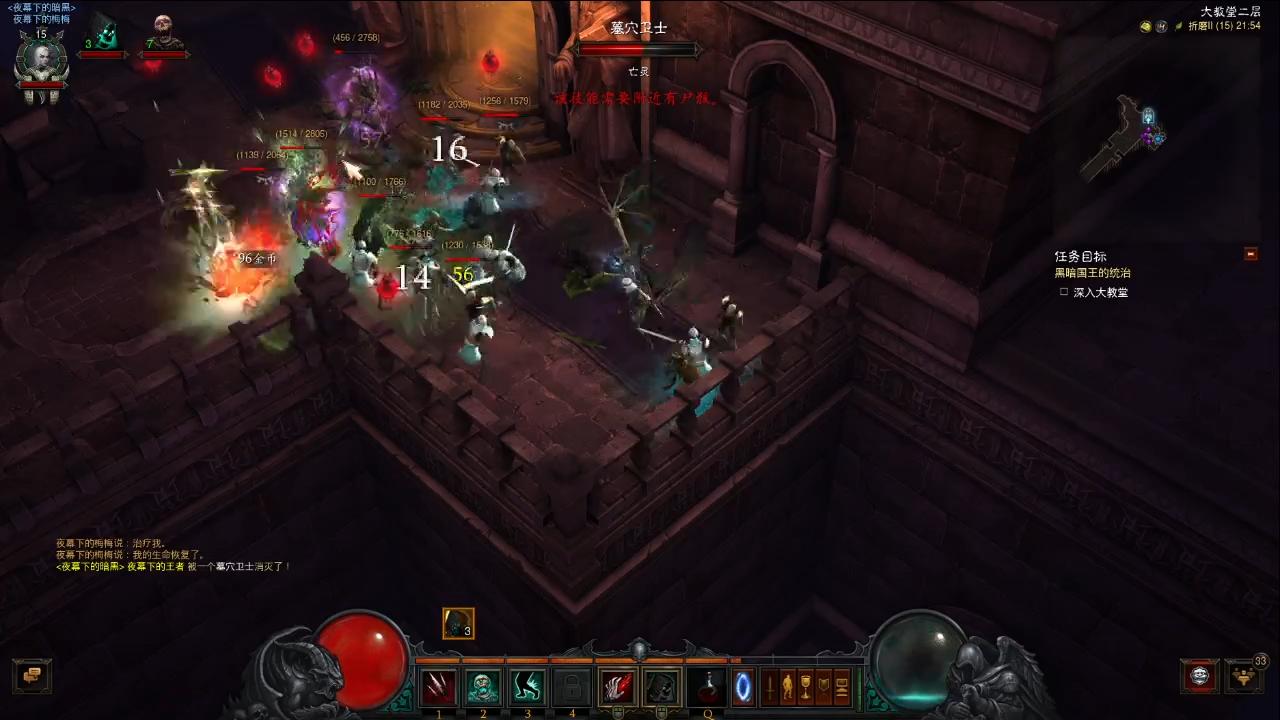1280x720 pixels.
Task: Open the blue town portal
Action: pos(743,687)
